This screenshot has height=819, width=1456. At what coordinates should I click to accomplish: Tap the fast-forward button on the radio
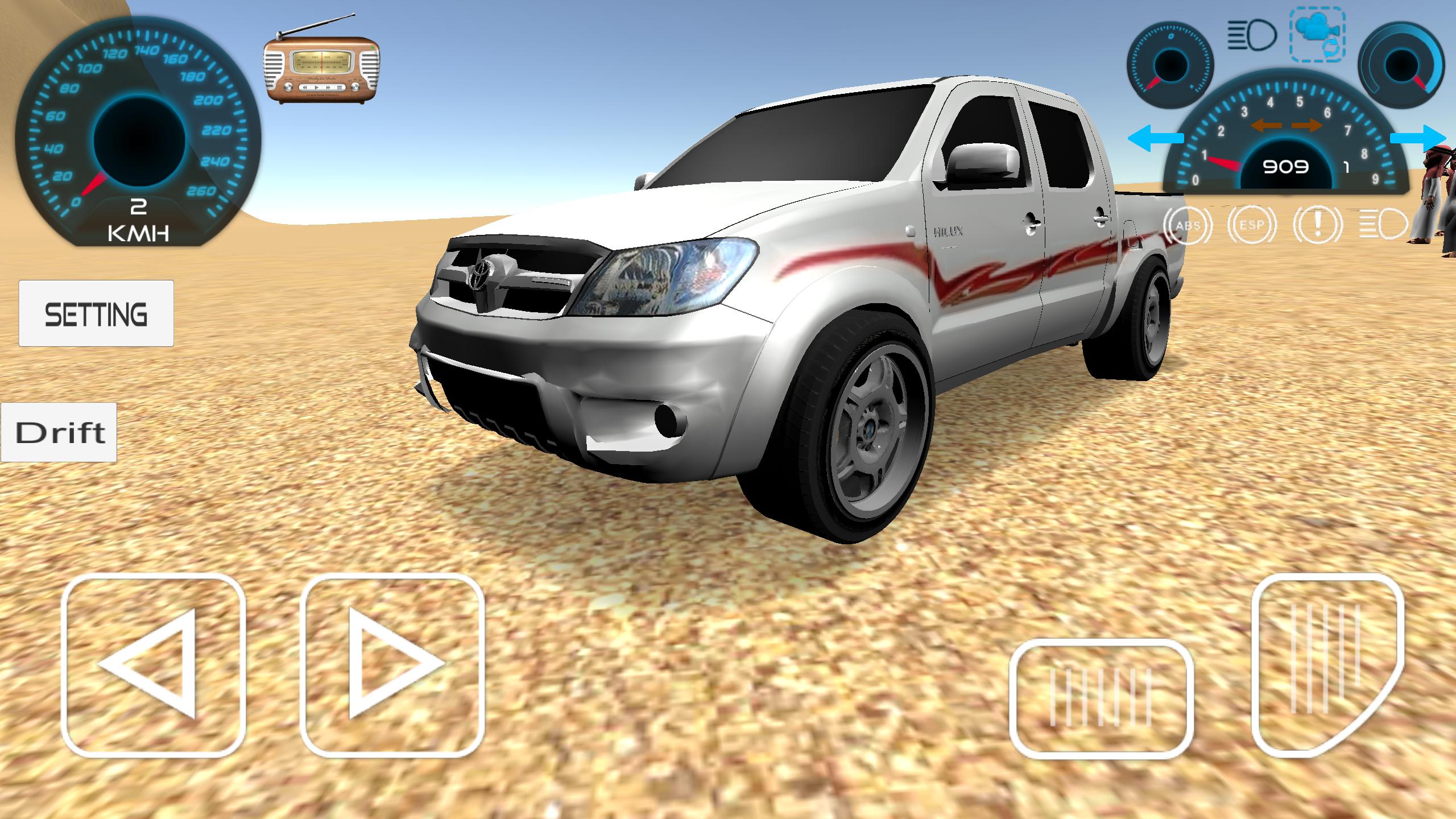coord(329,88)
